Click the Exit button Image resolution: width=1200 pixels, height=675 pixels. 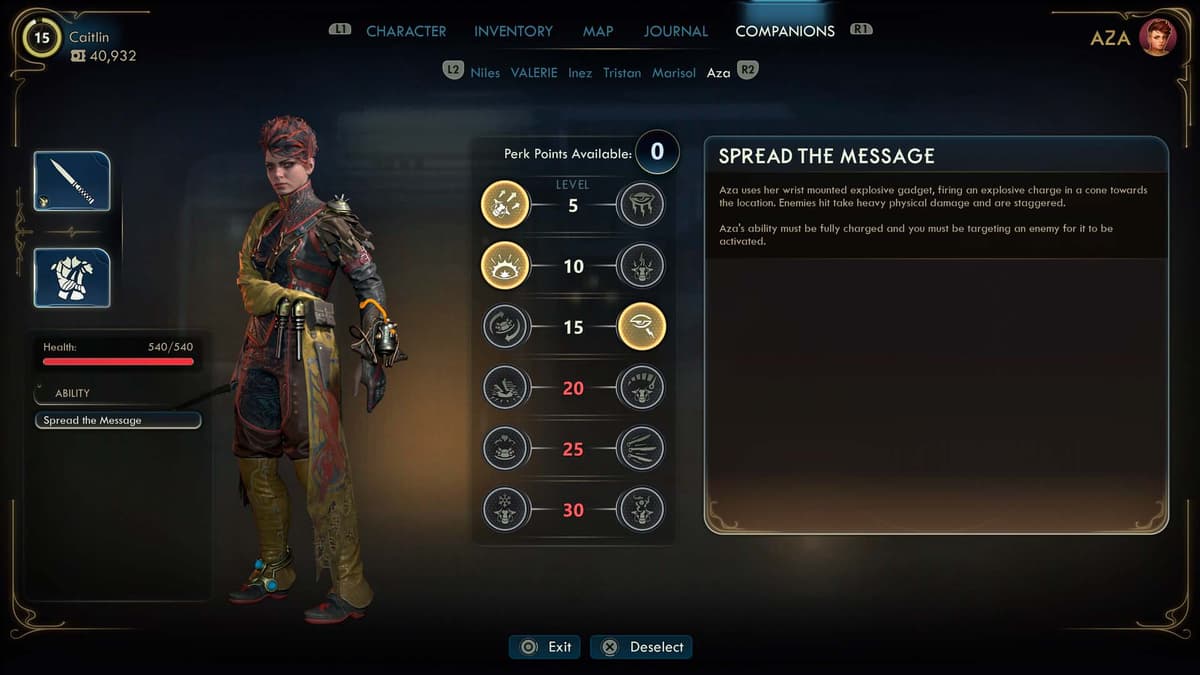[x=545, y=647]
